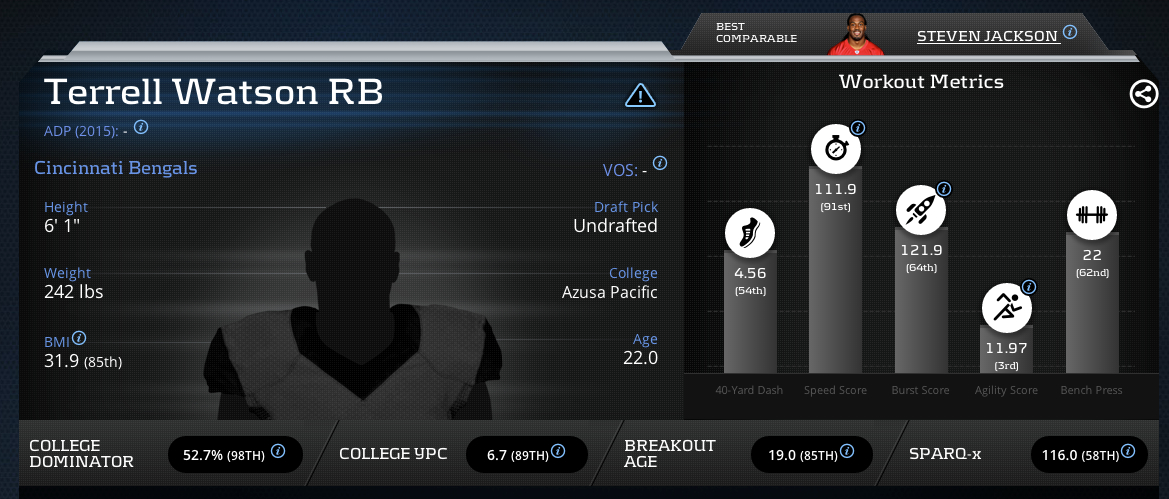Select the Bench Press barbell icon
This screenshot has width=1169, height=499.
point(1091,214)
